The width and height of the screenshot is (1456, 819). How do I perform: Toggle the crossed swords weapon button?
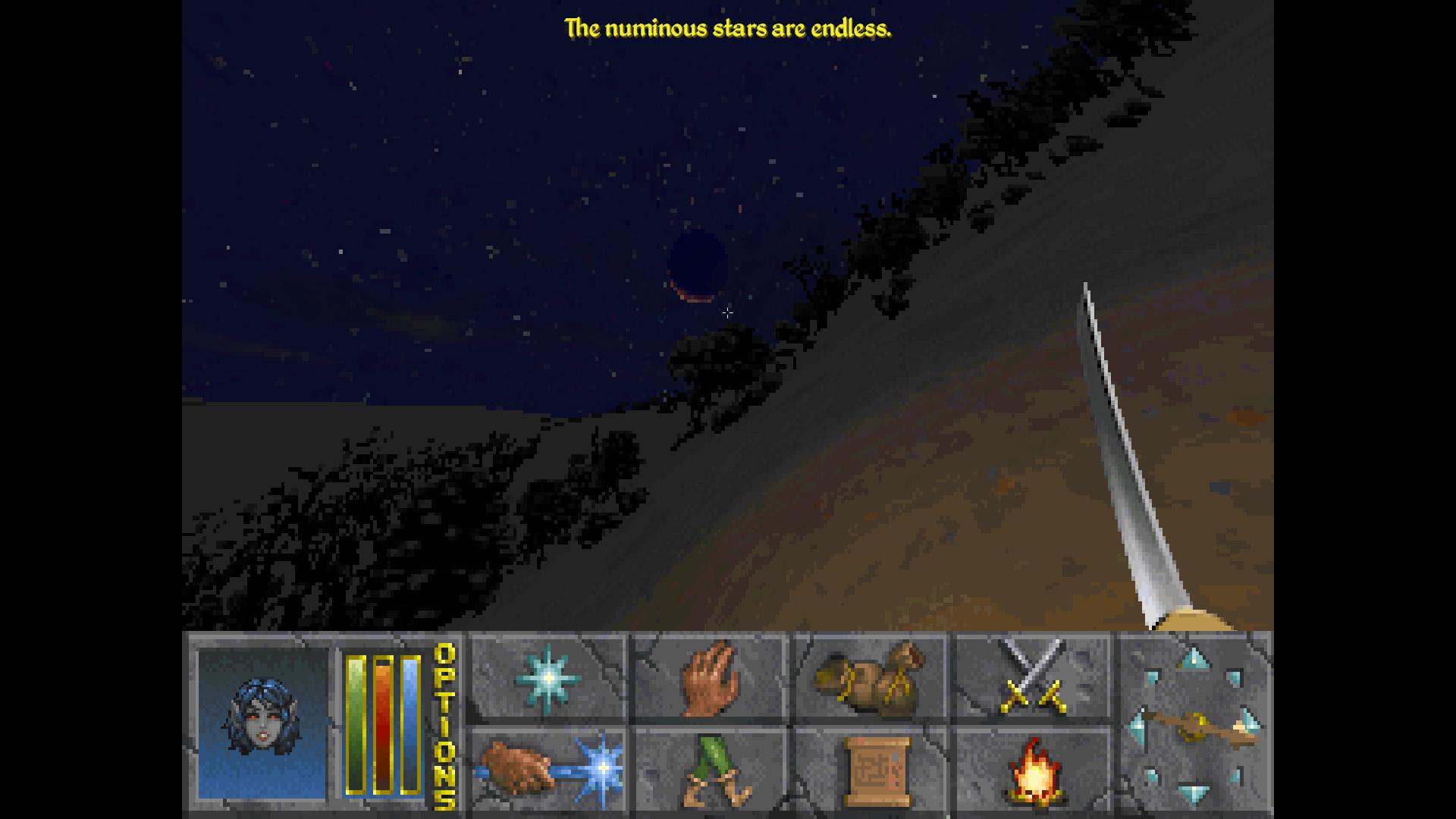coord(1031,678)
